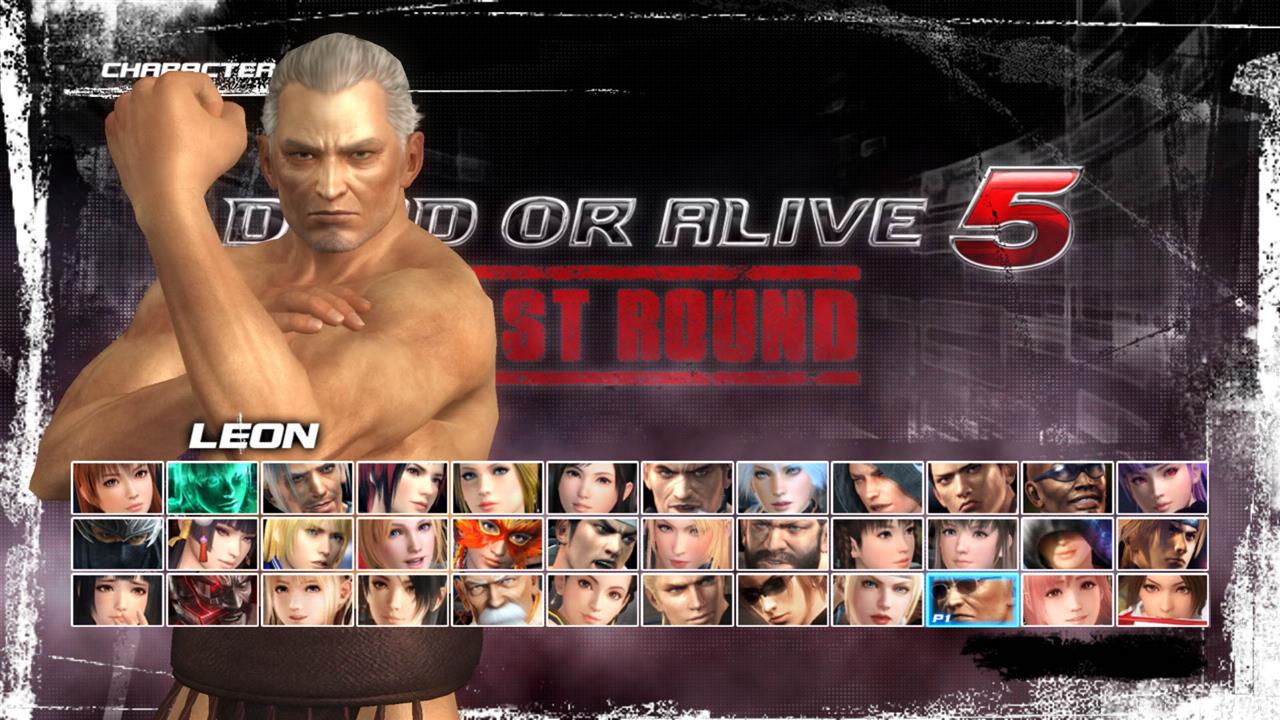
Task: Select Raidou's red cyborg portrait
Action: pyautogui.click(x=212, y=600)
